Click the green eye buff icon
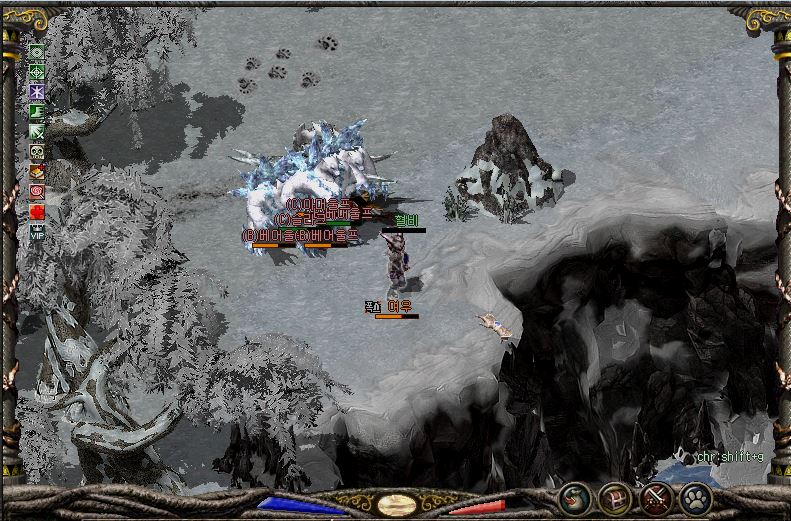This screenshot has height=521, width=791. pos(37,51)
